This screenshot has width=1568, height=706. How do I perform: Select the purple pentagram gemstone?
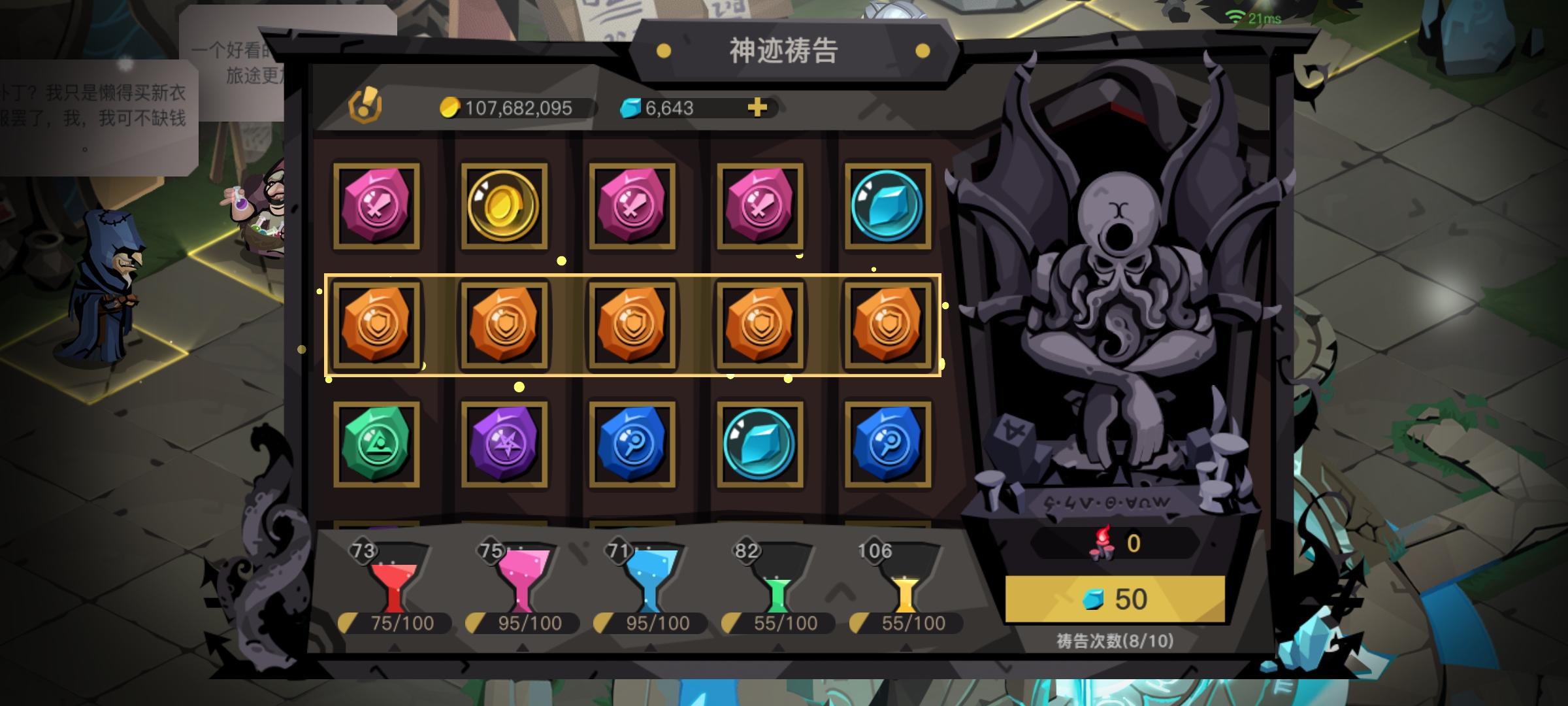click(504, 445)
